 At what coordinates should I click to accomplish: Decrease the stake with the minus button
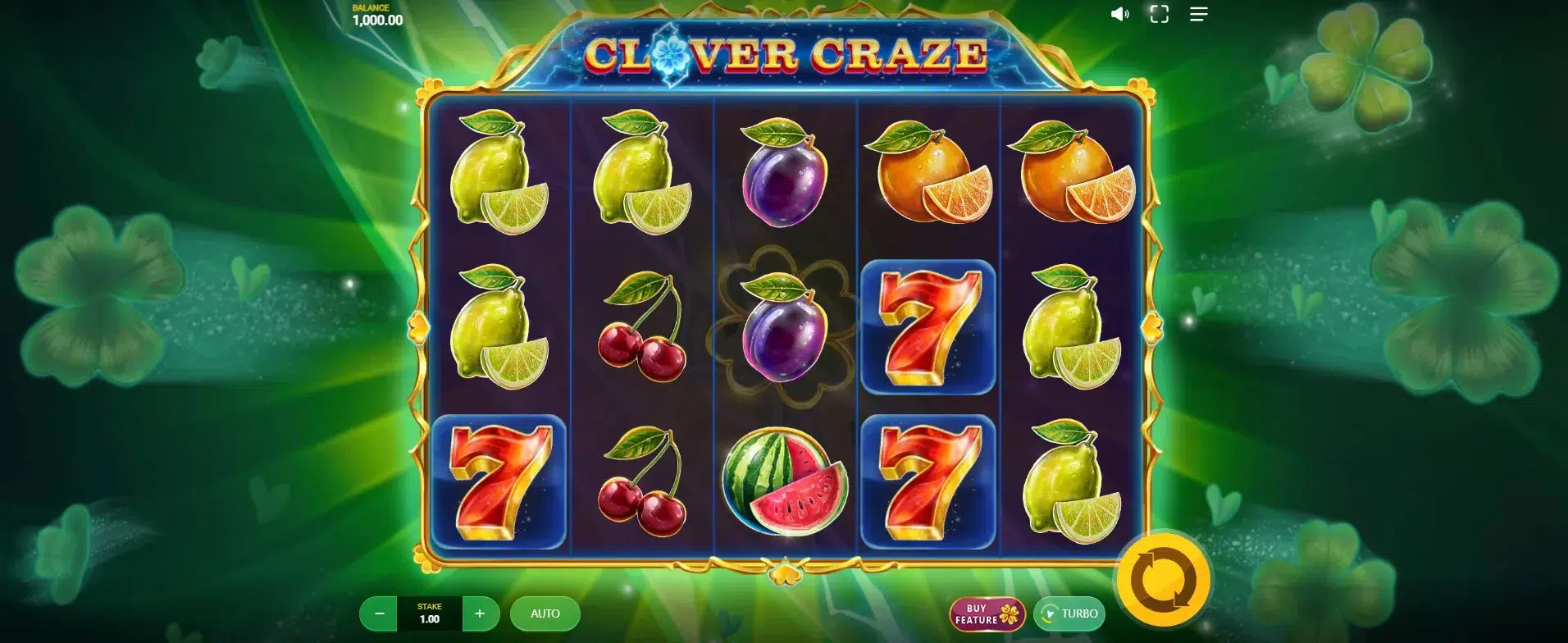pyautogui.click(x=379, y=613)
